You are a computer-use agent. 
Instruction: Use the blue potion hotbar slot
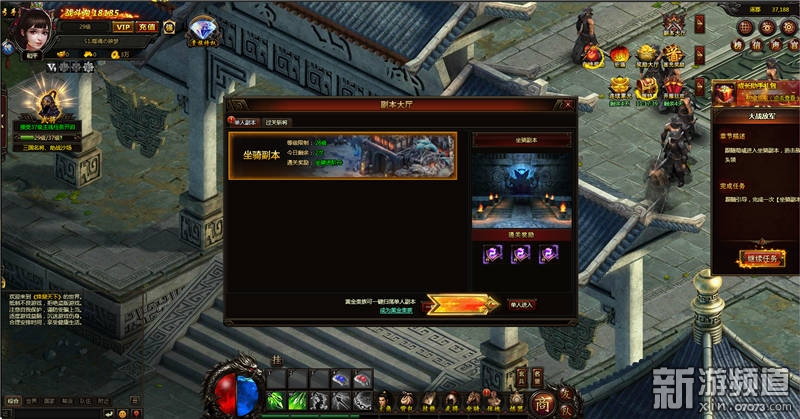click(x=340, y=380)
